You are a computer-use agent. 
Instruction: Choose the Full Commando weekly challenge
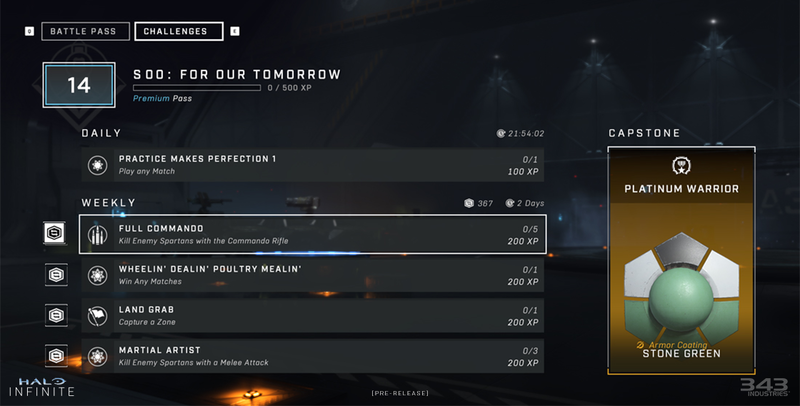click(x=313, y=235)
